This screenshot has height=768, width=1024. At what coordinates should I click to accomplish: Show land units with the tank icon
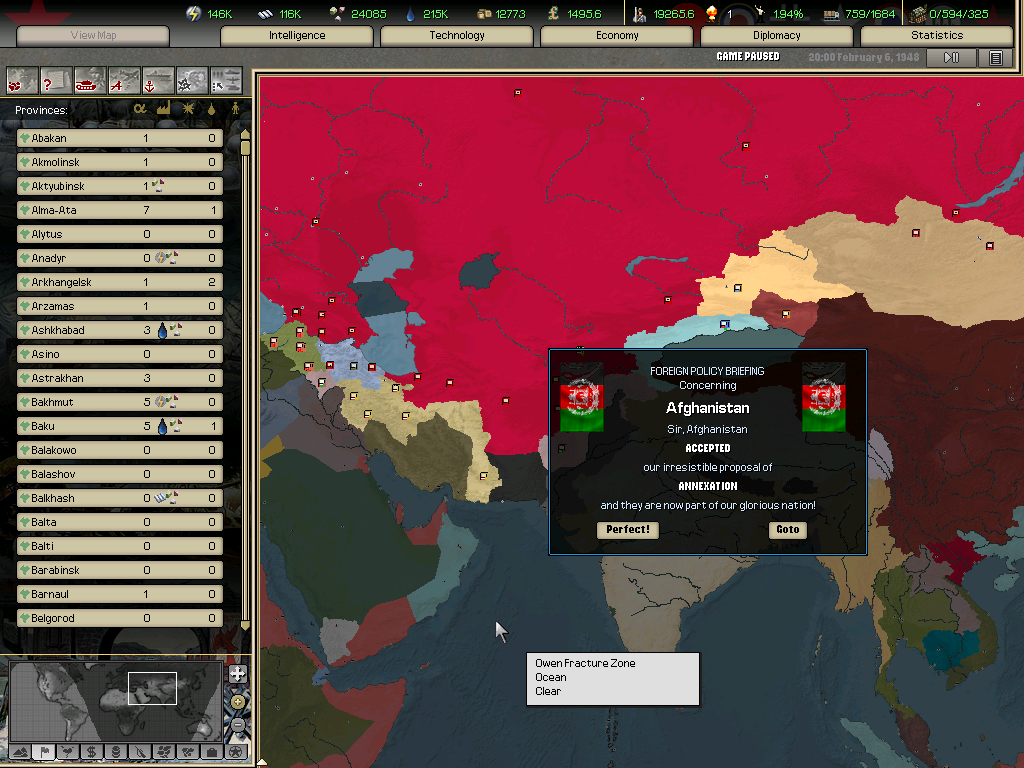90,80
